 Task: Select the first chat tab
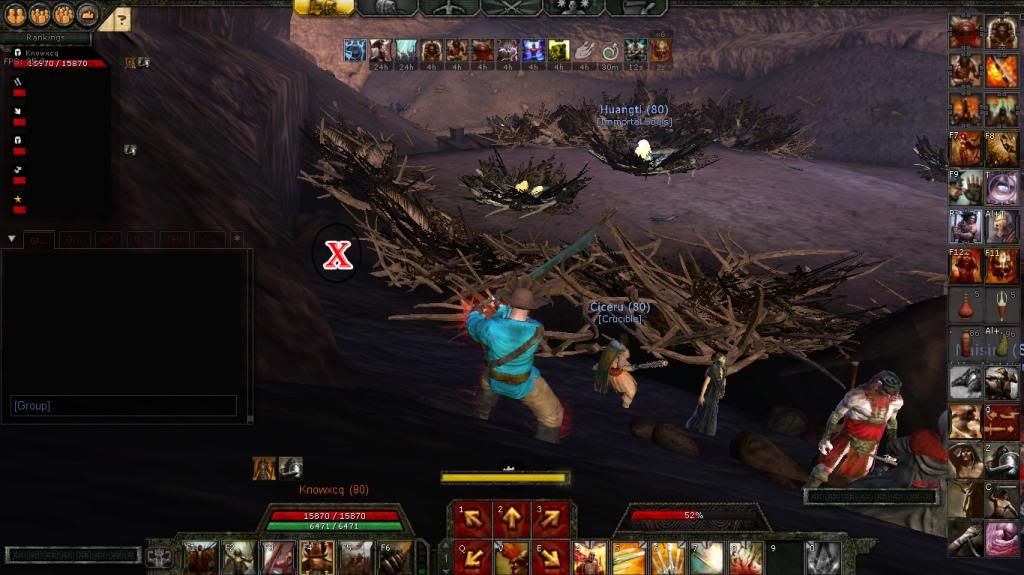(x=37, y=239)
